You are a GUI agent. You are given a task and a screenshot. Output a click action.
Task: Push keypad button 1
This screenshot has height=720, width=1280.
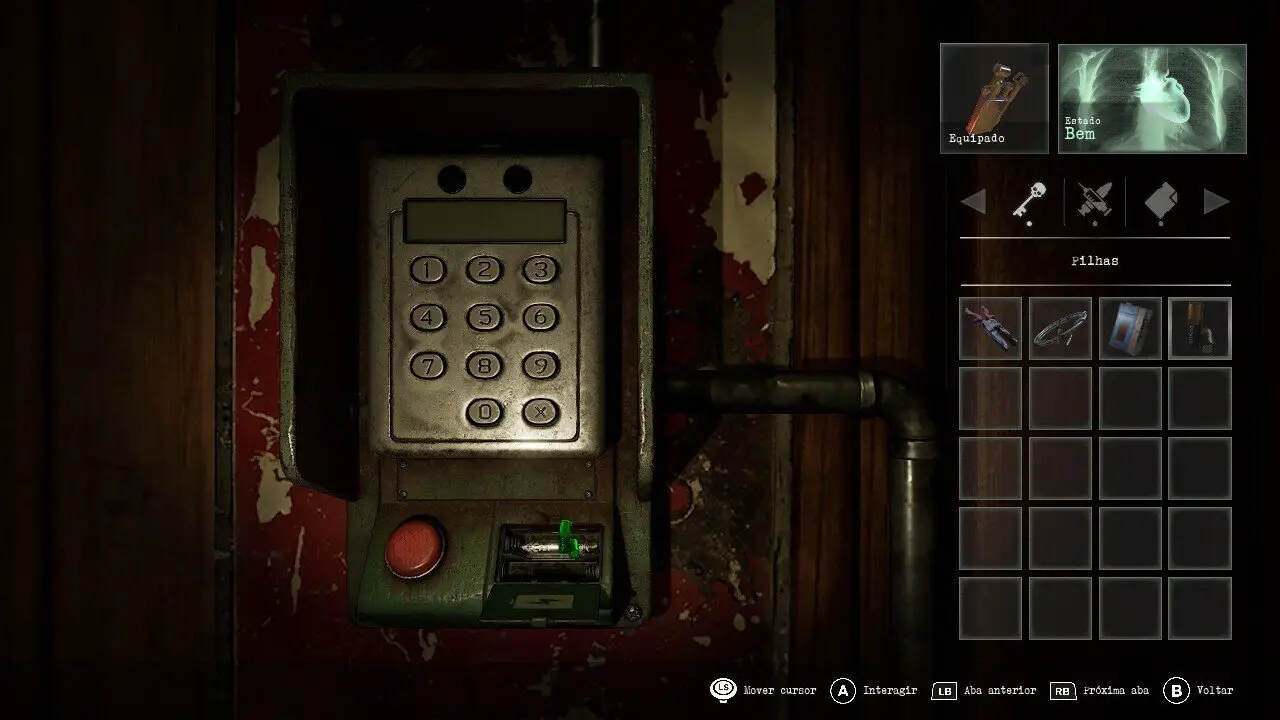point(429,270)
